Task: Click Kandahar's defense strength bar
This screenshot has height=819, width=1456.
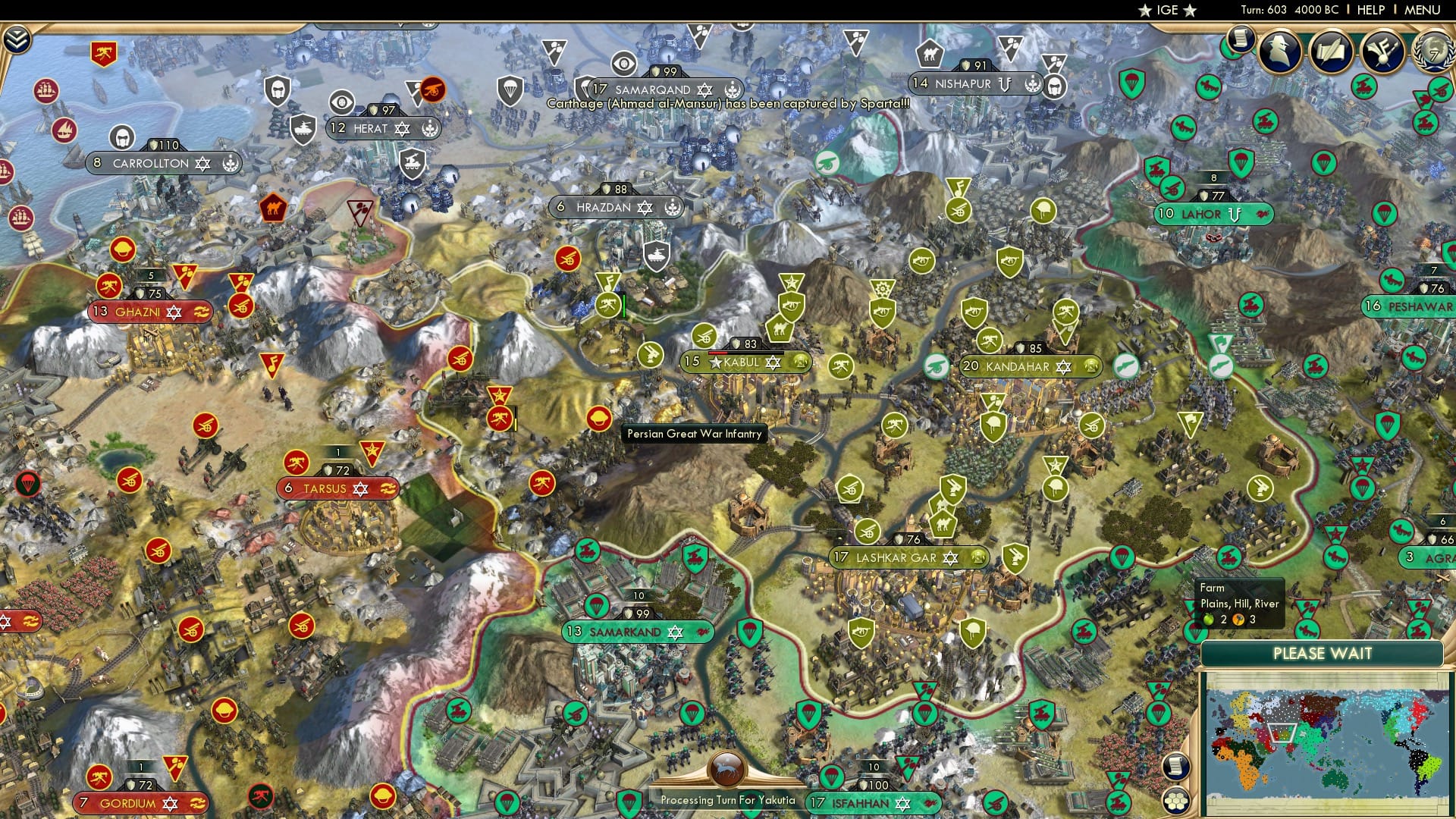Action: [x=1028, y=349]
